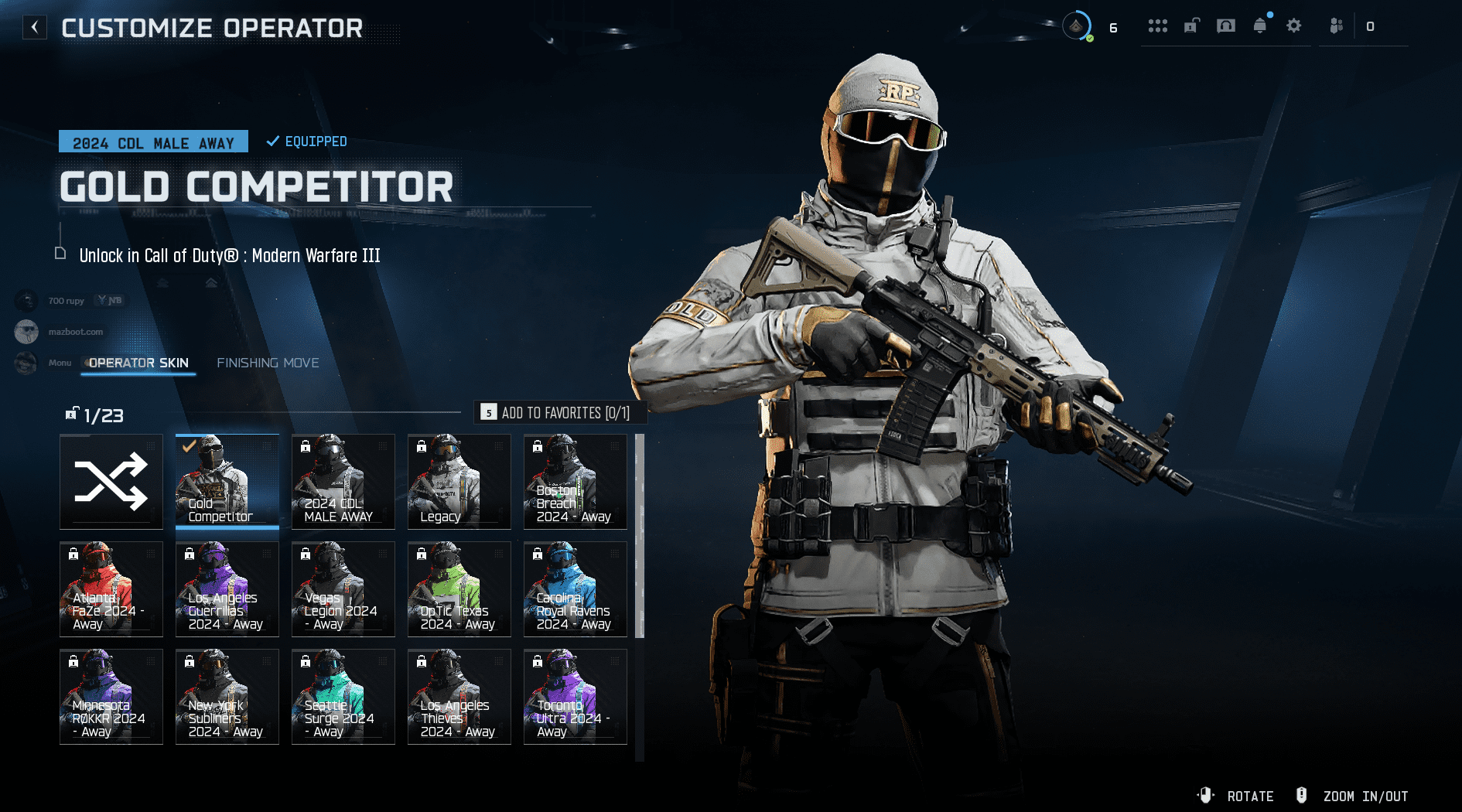Image resolution: width=1462 pixels, height=812 pixels.
Task: Pick Los Angeles Guerrillas 2024 Away
Action: pyautogui.click(x=227, y=589)
